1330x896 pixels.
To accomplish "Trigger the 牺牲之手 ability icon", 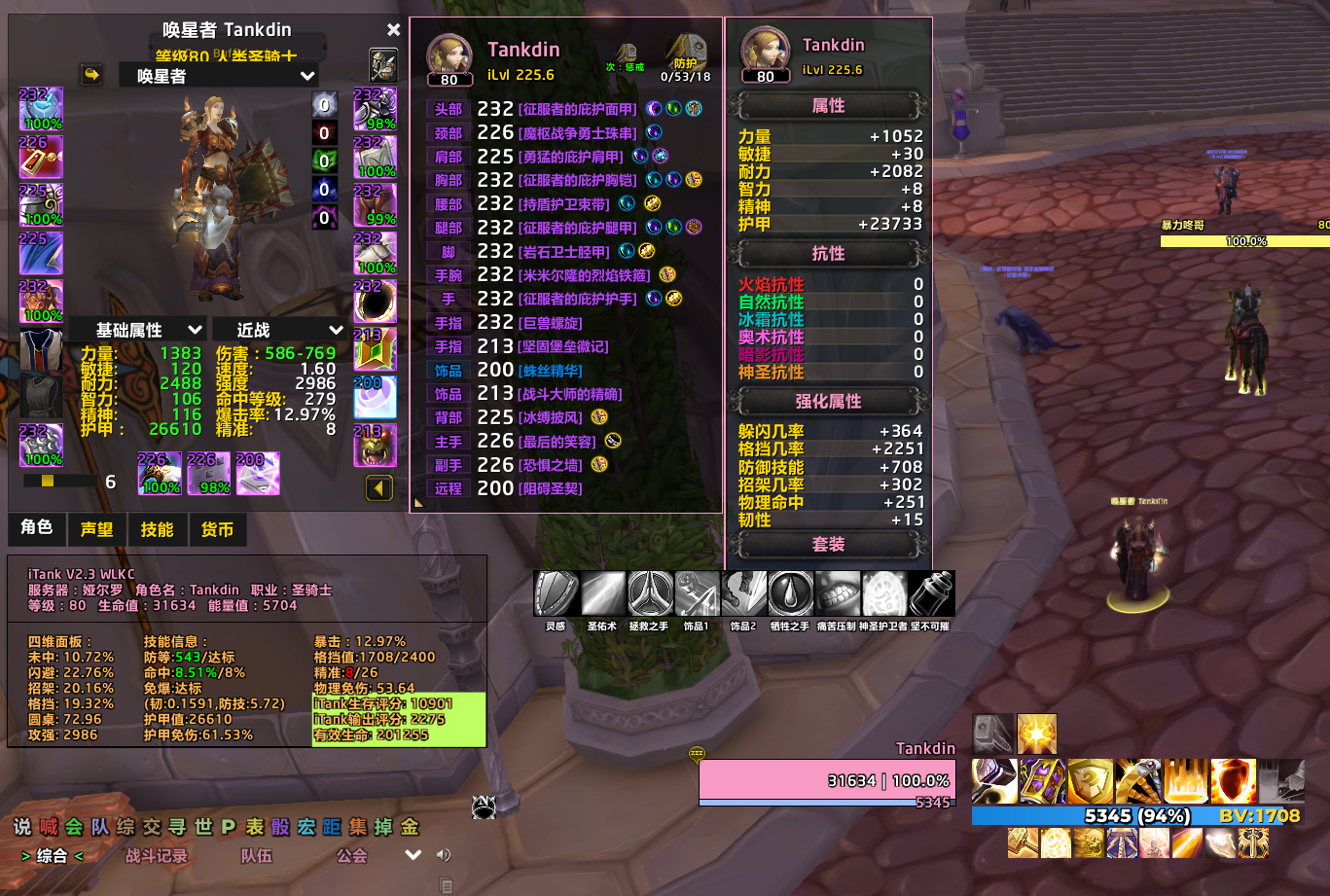I will pos(790,593).
